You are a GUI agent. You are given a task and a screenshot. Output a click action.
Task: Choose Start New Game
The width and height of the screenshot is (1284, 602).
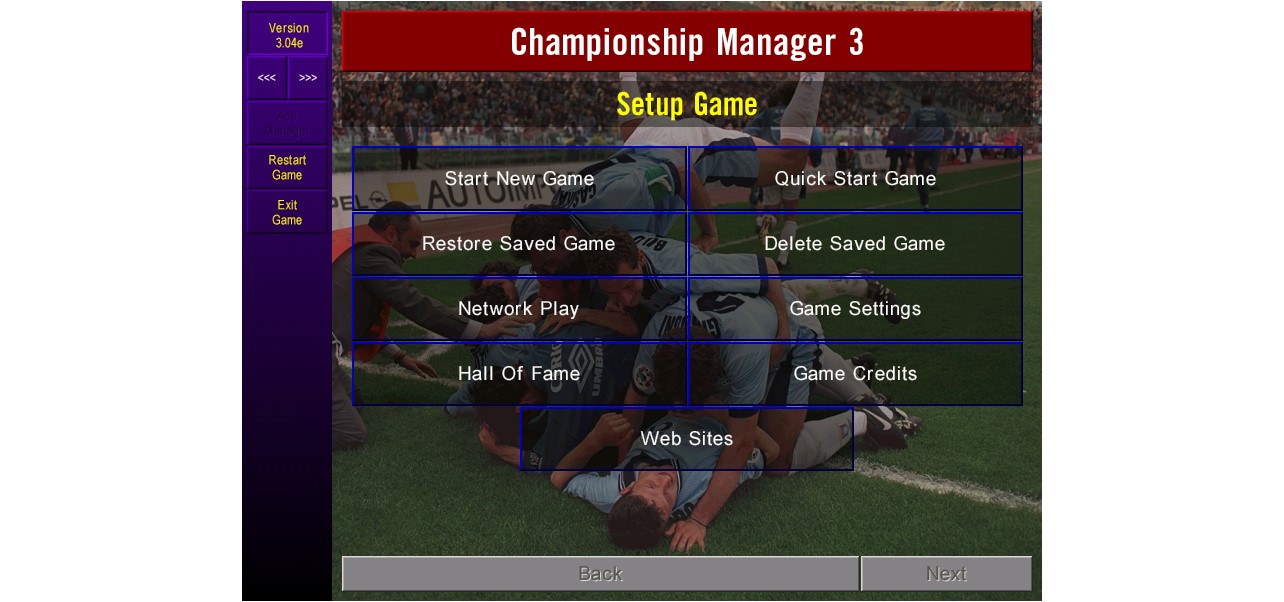[x=519, y=179]
